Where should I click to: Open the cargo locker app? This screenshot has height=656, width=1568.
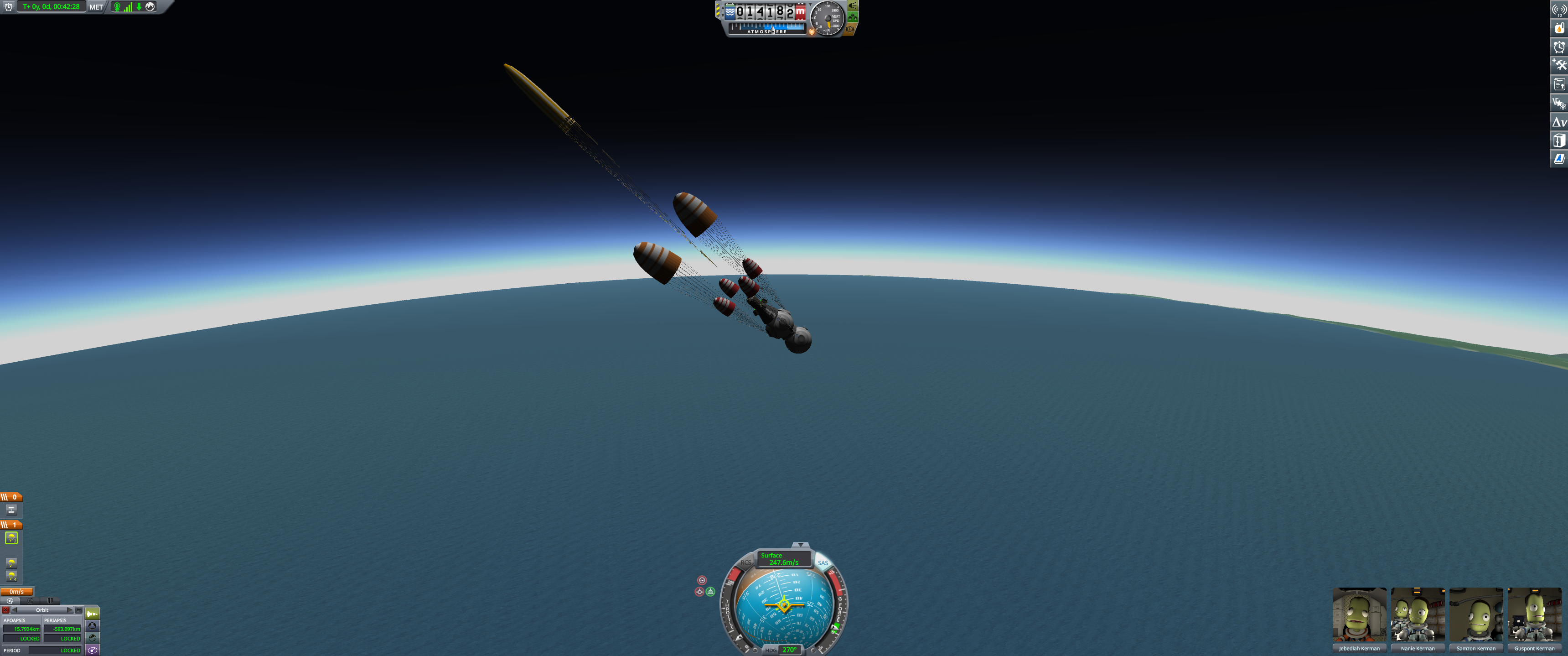coord(1559,141)
